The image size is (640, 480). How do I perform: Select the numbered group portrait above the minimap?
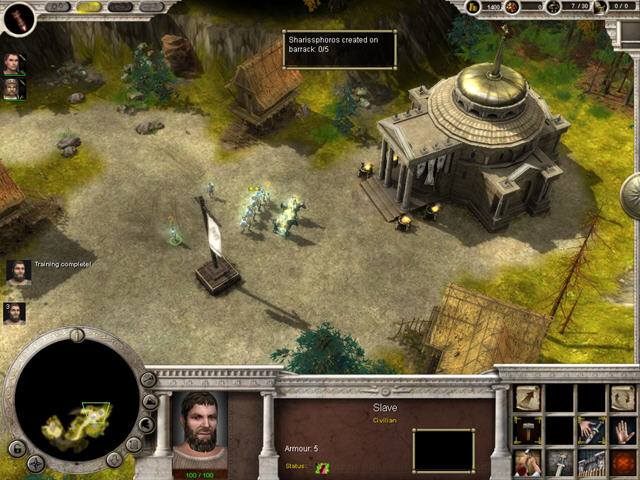tap(14, 312)
